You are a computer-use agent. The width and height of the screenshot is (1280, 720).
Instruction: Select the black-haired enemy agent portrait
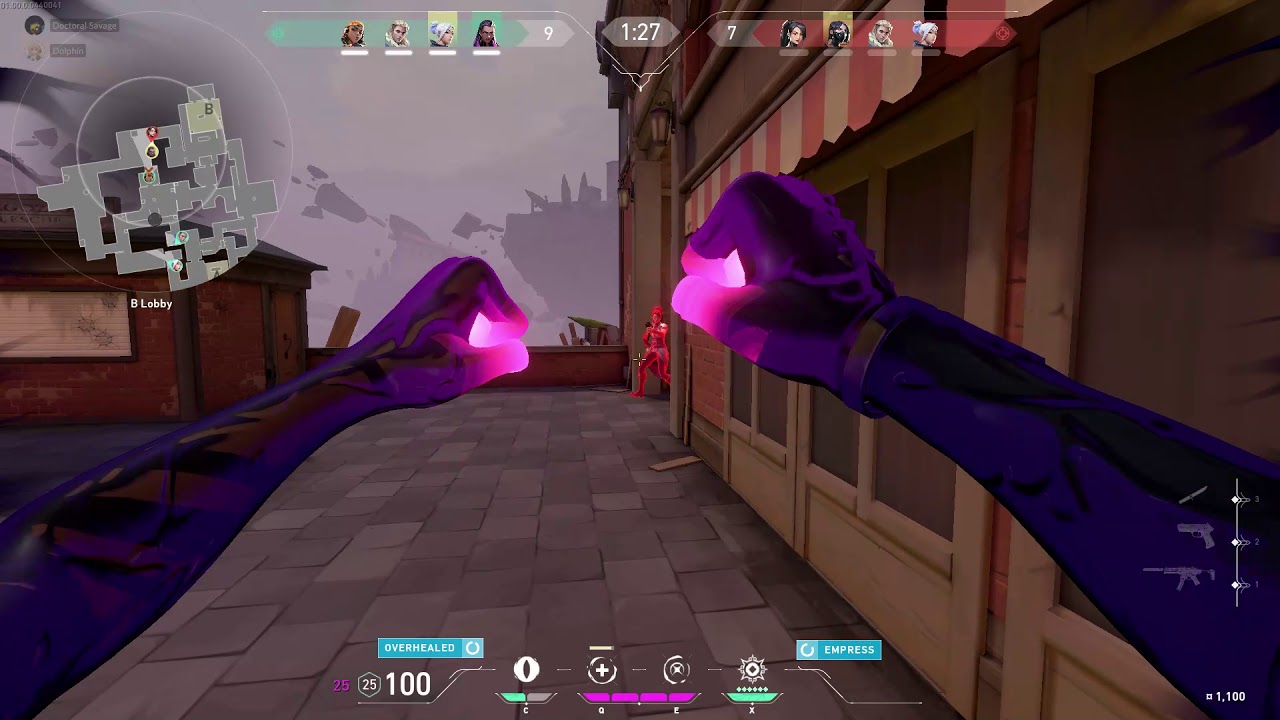pyautogui.click(x=794, y=34)
